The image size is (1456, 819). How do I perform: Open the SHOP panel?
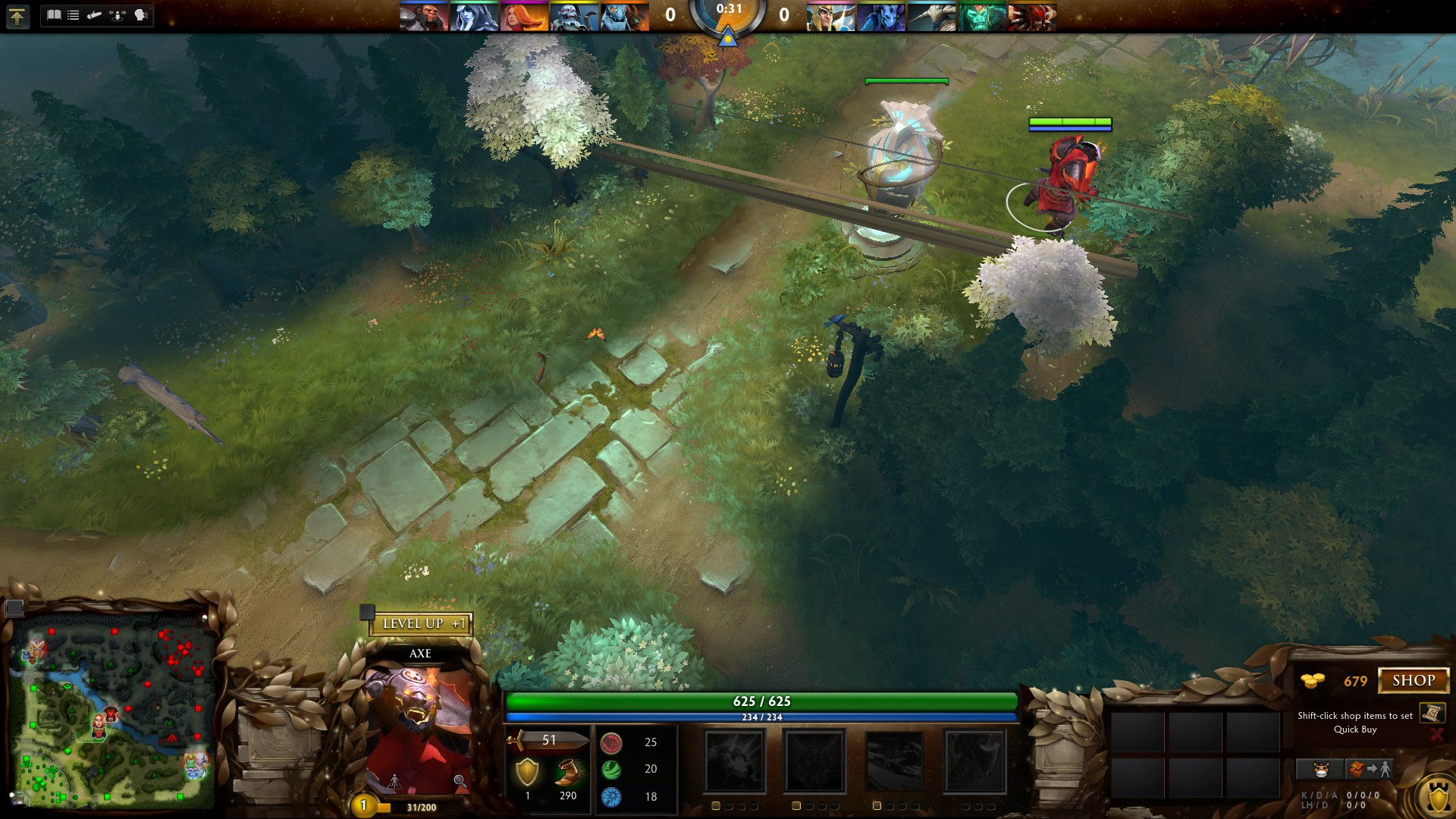click(x=1413, y=680)
